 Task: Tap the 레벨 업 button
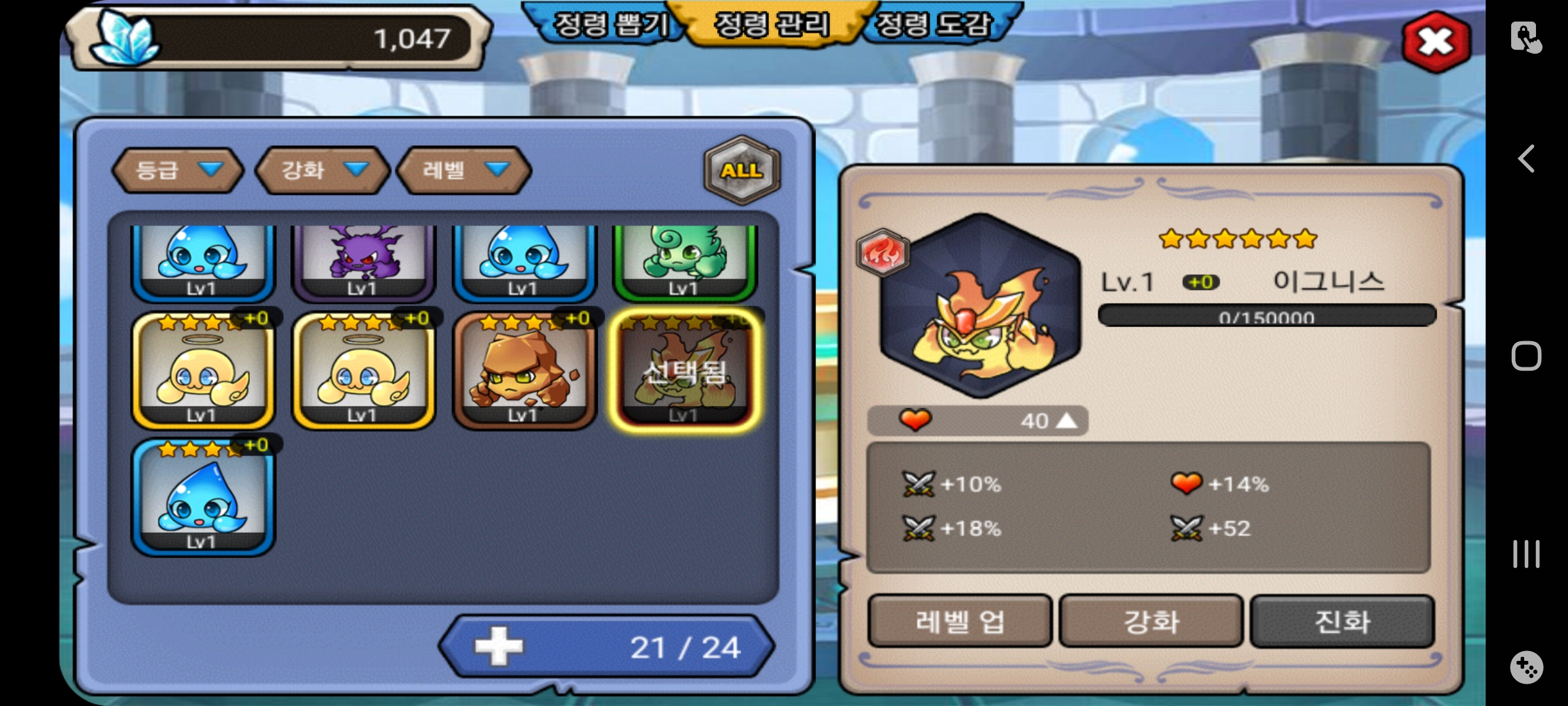[959, 621]
